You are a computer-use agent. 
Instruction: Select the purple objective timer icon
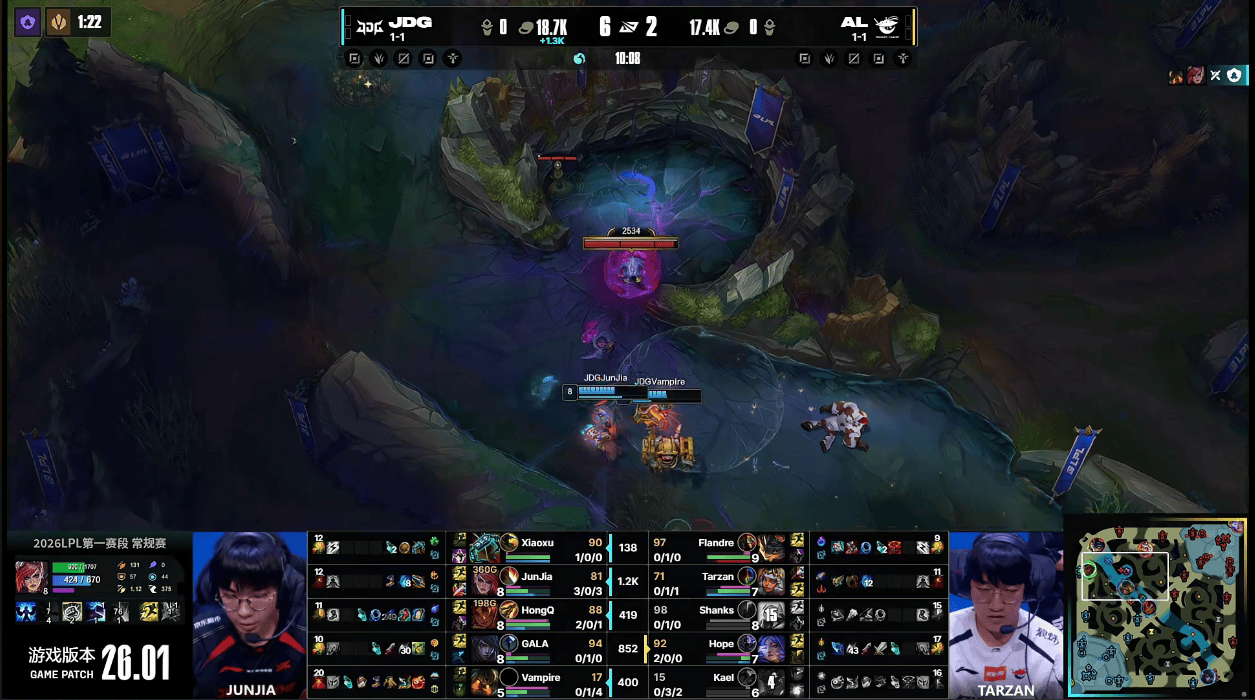click(28, 22)
